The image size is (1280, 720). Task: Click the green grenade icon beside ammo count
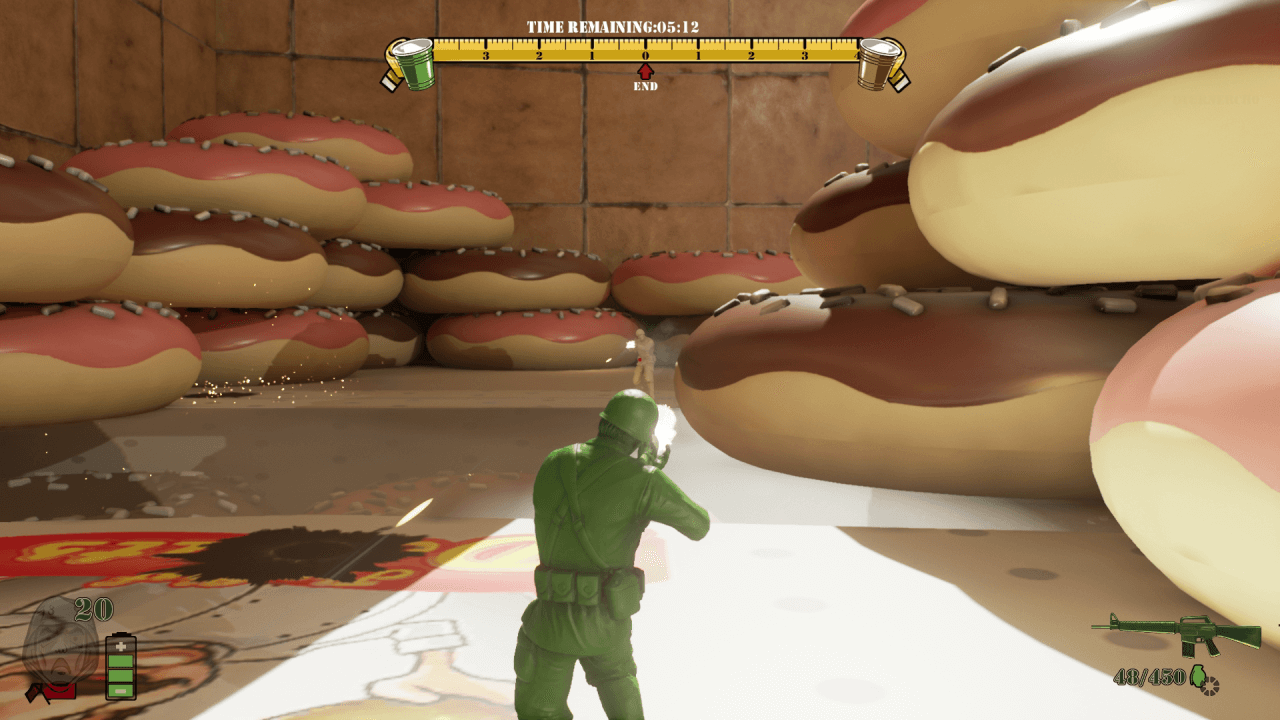point(1197,676)
